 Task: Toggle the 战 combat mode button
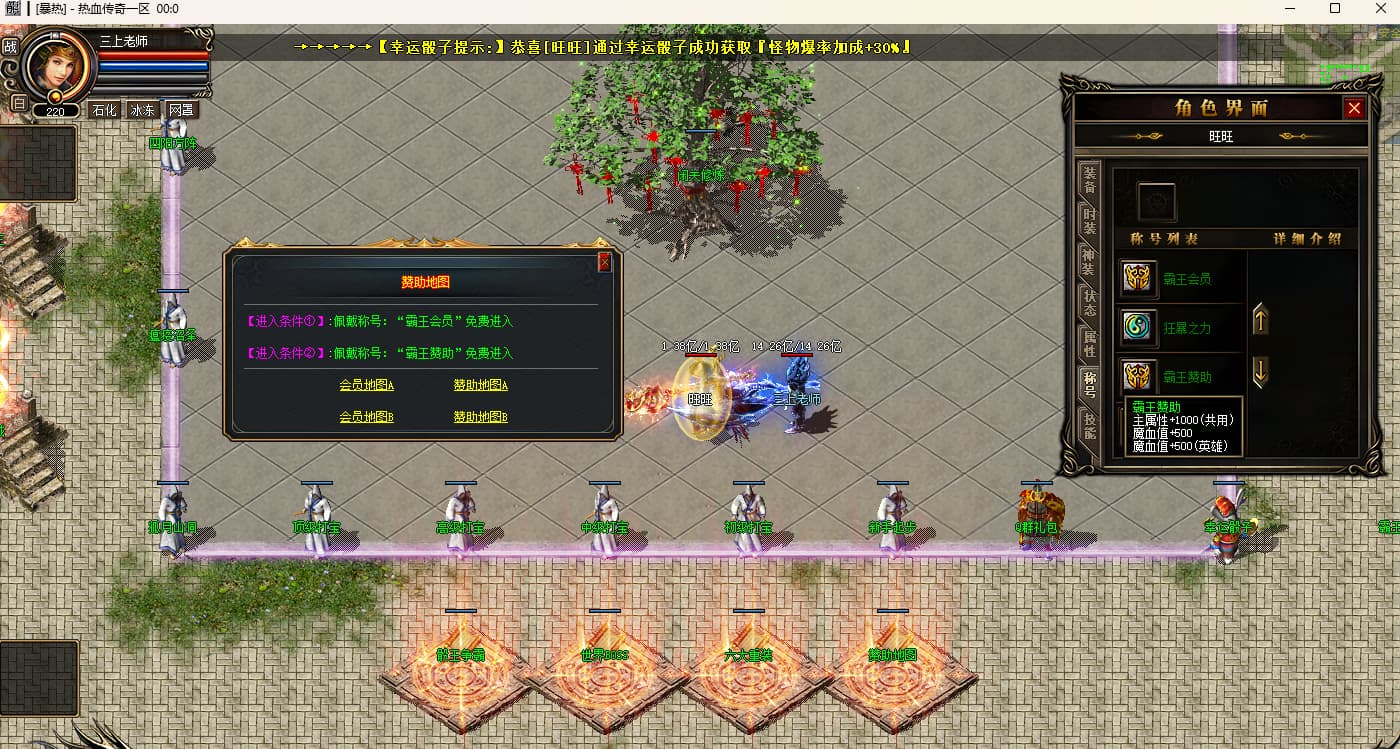click(11, 47)
